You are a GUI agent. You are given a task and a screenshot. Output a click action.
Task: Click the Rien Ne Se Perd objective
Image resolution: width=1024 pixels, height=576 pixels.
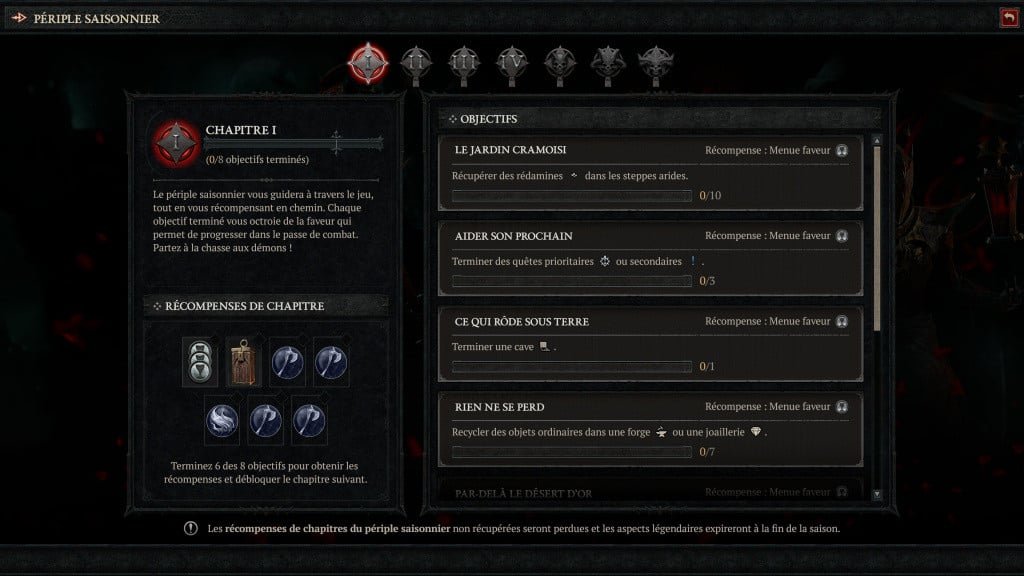coord(650,429)
